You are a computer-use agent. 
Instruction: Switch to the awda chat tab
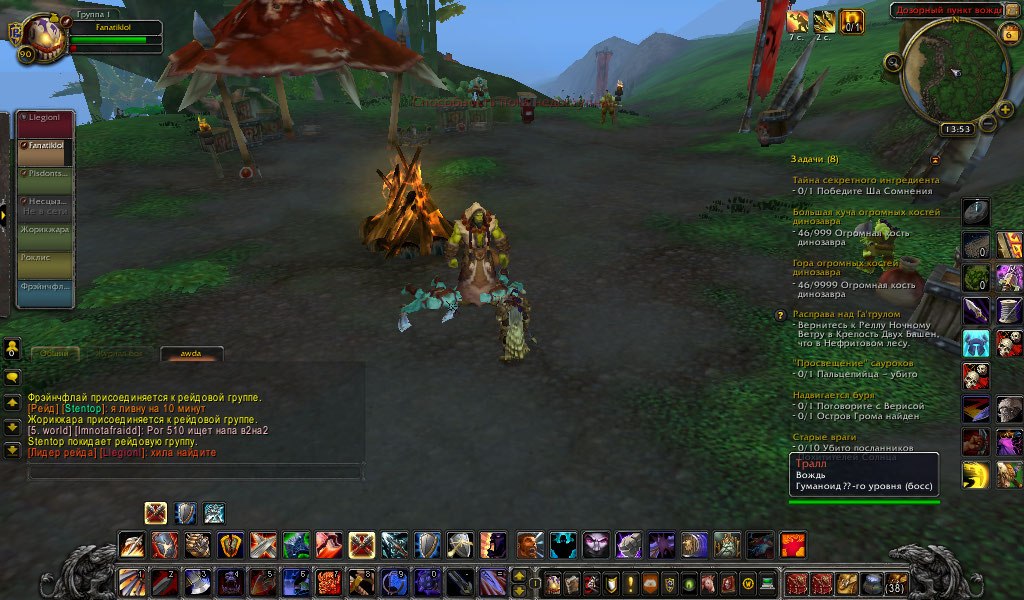(x=192, y=353)
